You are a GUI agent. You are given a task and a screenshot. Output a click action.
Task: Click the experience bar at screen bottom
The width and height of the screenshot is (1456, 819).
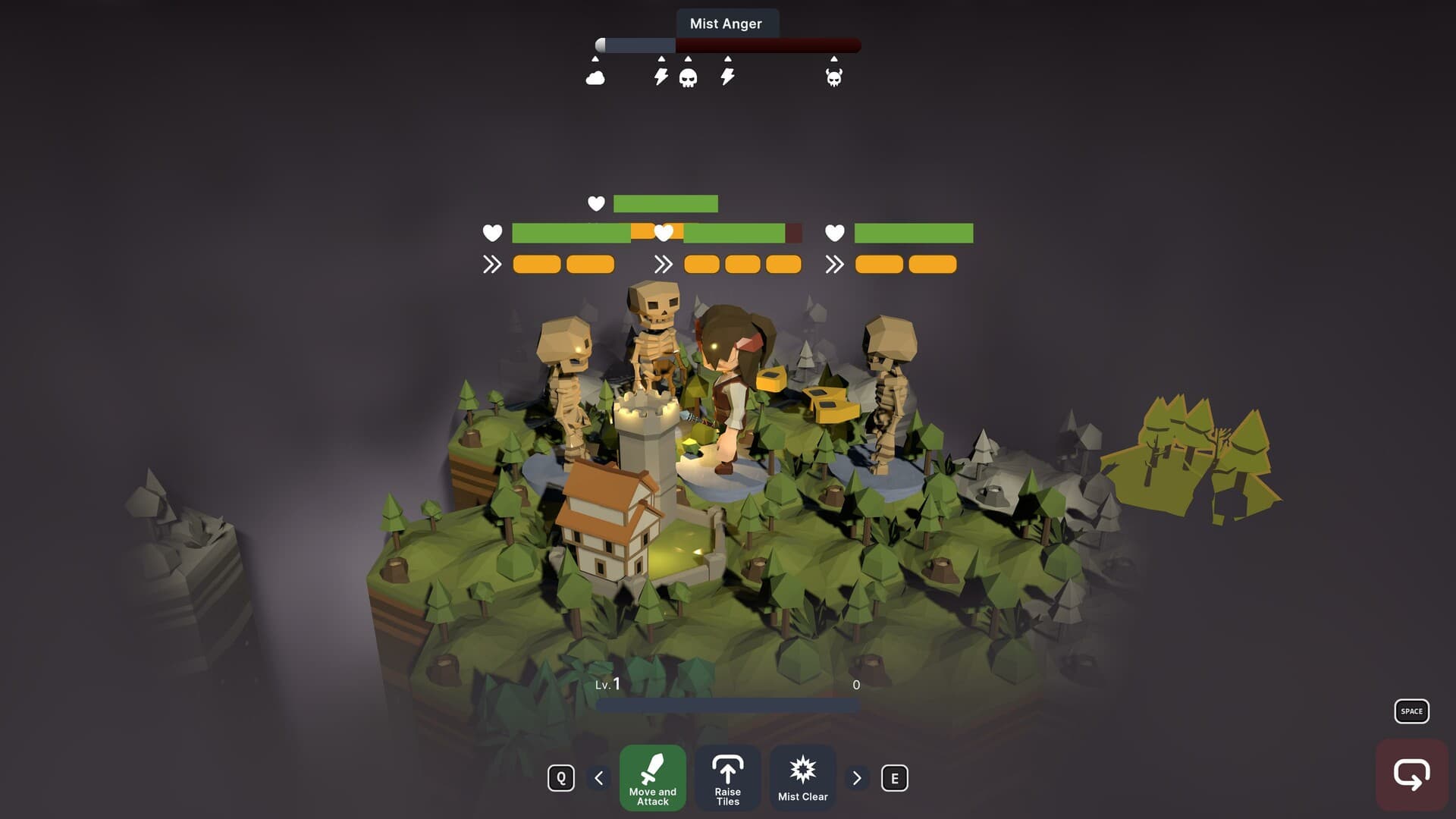coord(726,704)
